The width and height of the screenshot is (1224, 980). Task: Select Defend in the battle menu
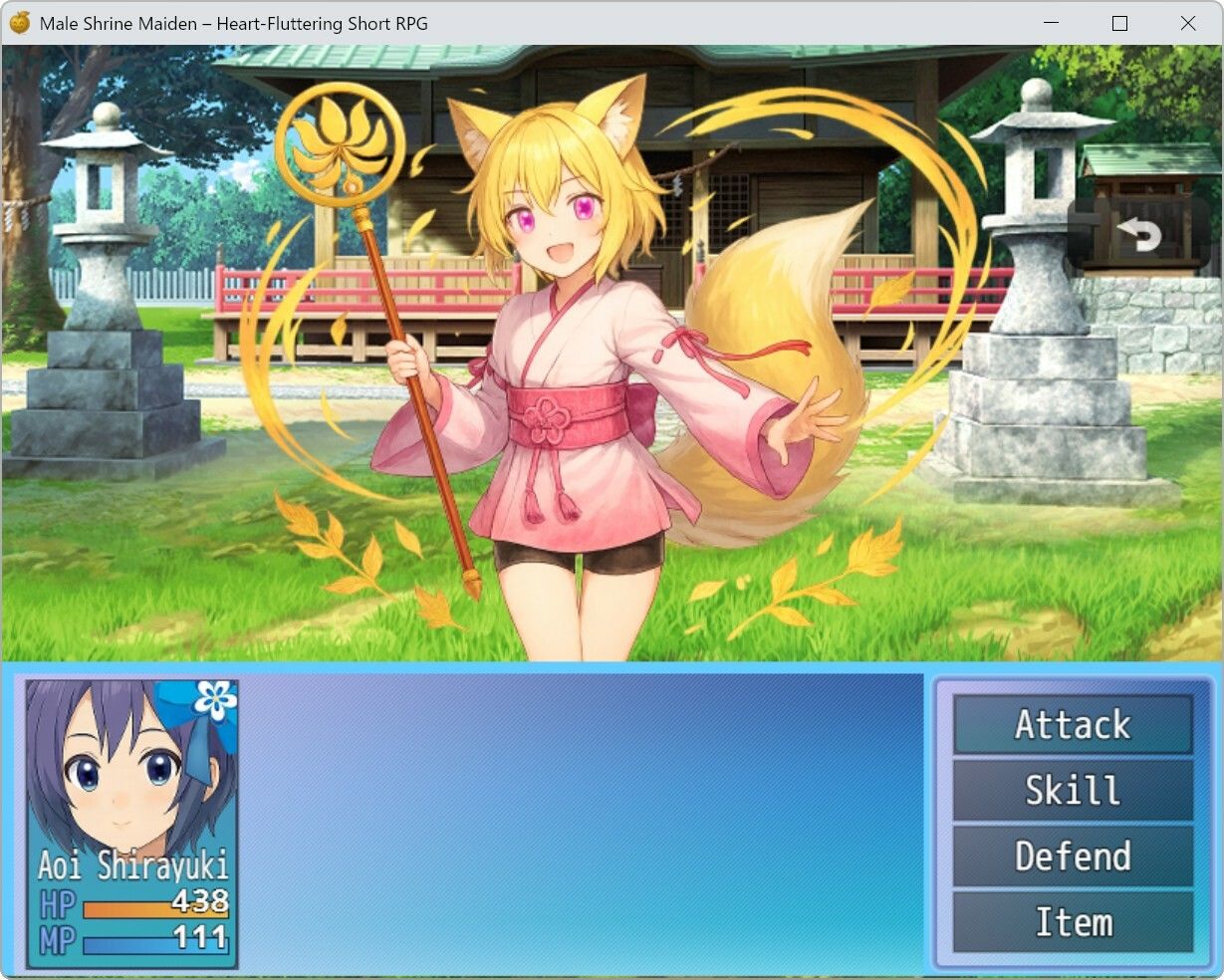[1073, 856]
